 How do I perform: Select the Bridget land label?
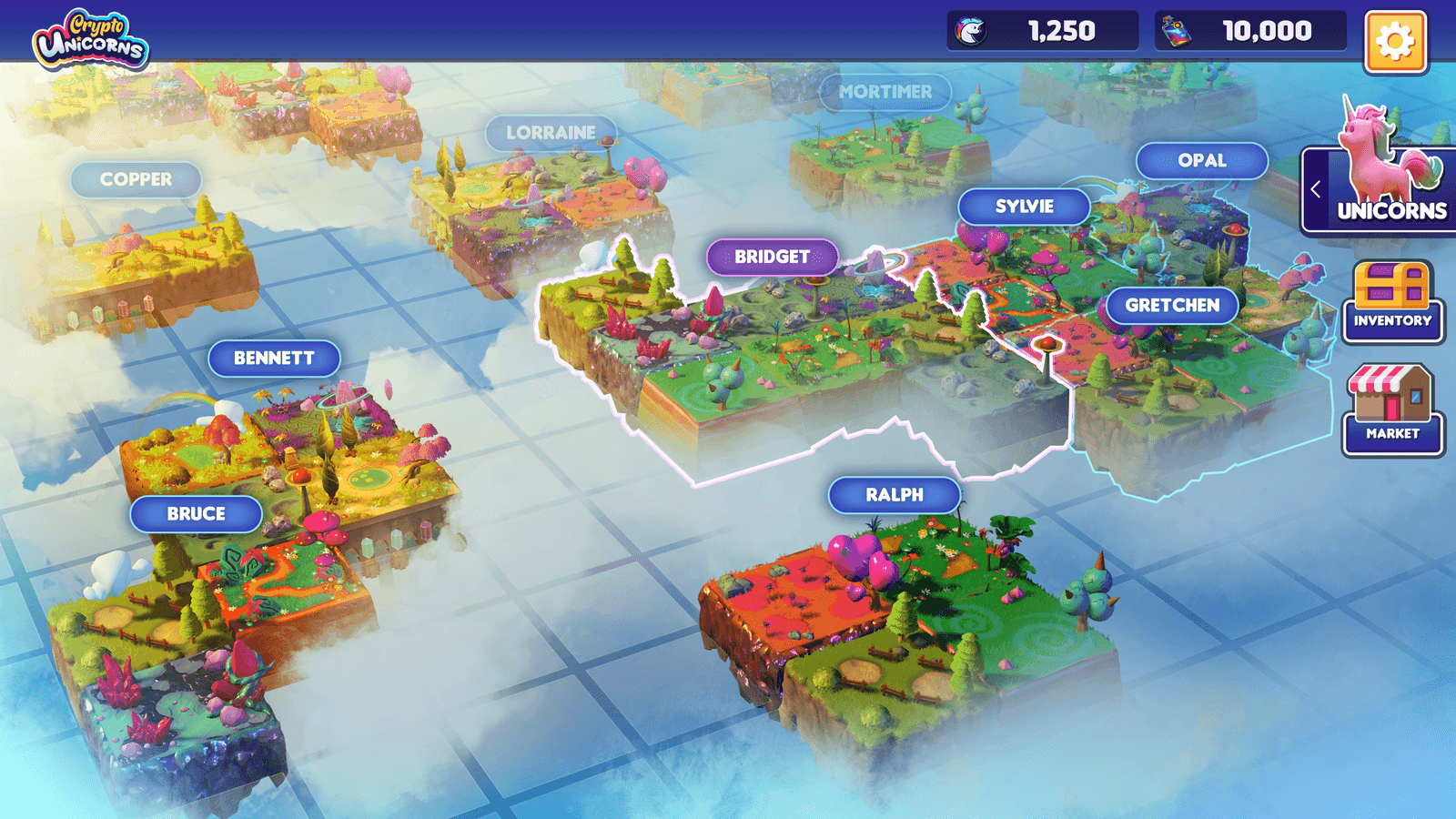[772, 257]
